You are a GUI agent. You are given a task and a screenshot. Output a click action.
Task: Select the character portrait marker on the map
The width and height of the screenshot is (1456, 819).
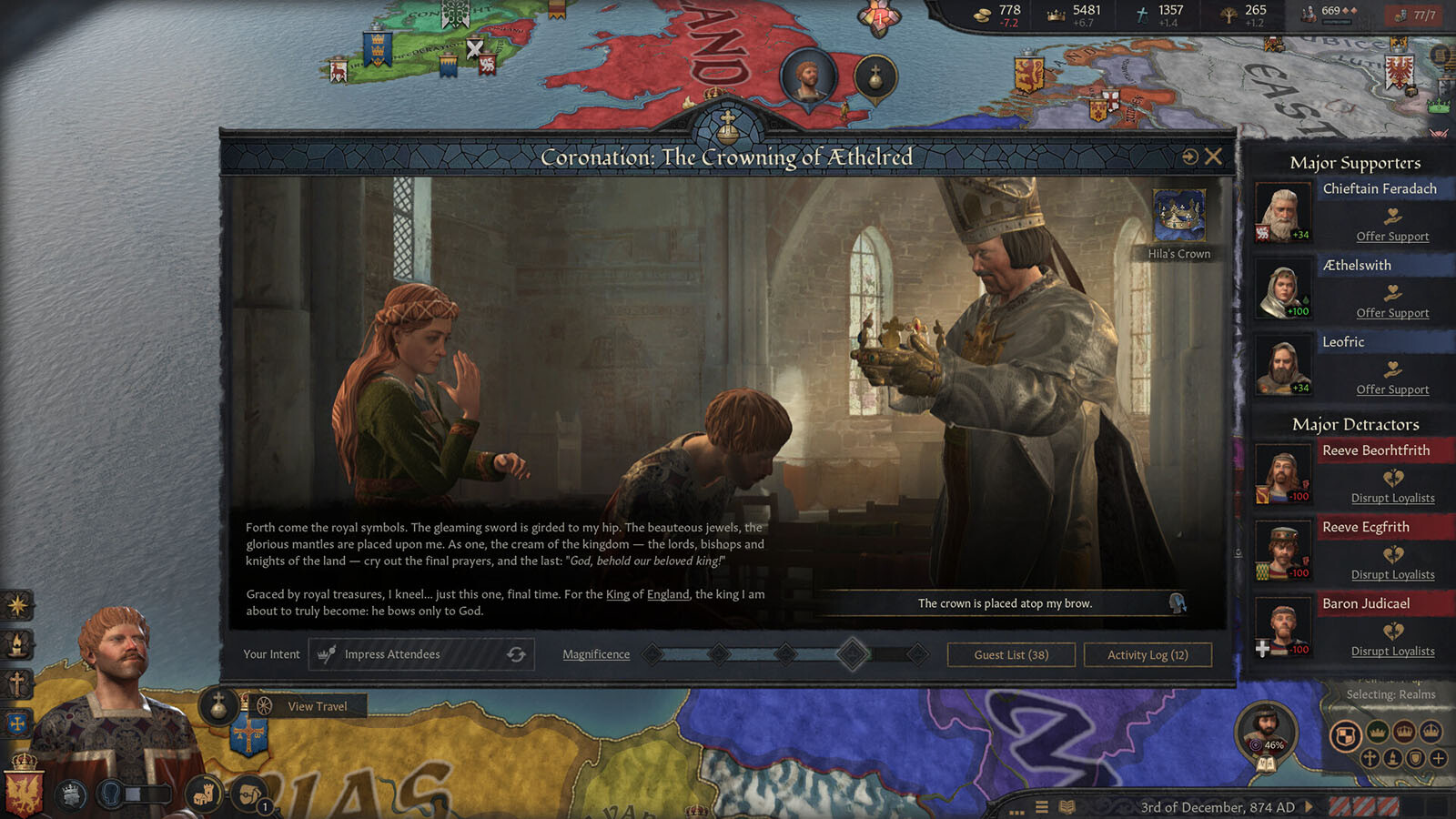click(808, 76)
